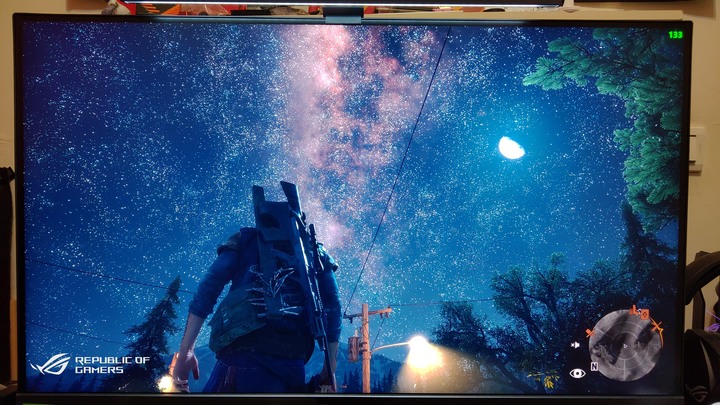Select the eye visibility indicator icon
Image resolution: width=720 pixels, height=405 pixels.
tap(577, 373)
